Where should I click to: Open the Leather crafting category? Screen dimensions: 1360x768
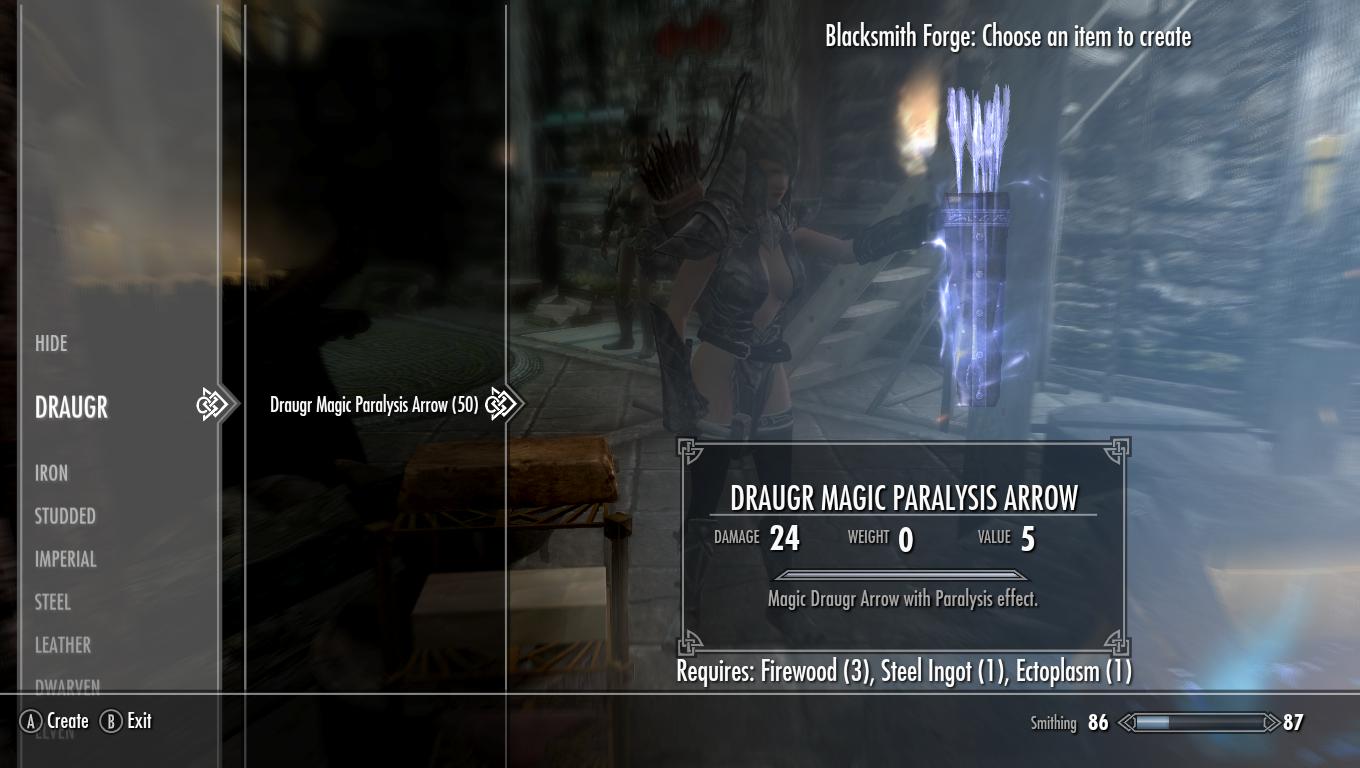63,646
